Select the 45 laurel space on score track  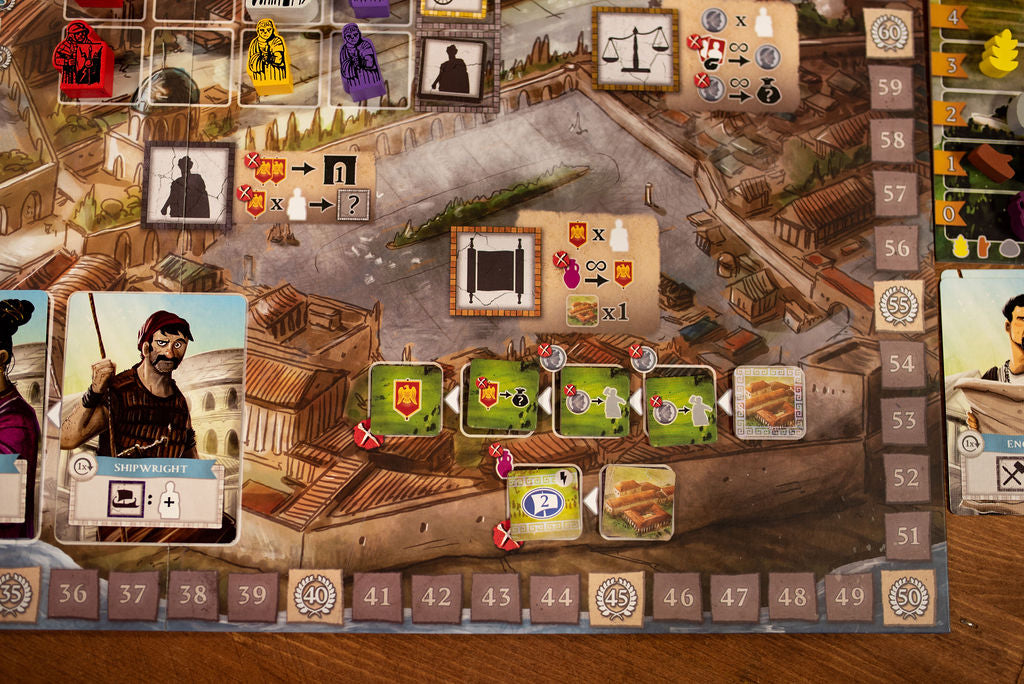click(616, 599)
